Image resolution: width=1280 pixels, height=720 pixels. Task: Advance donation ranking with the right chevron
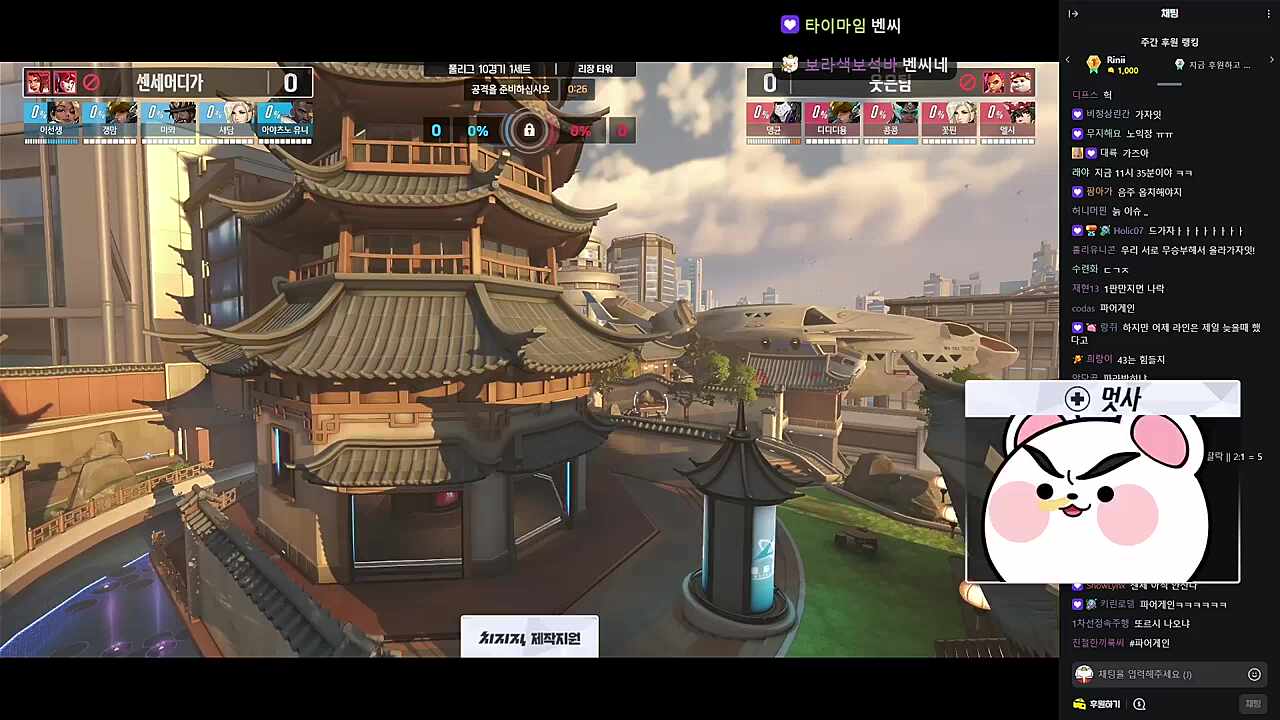pos(1273,60)
